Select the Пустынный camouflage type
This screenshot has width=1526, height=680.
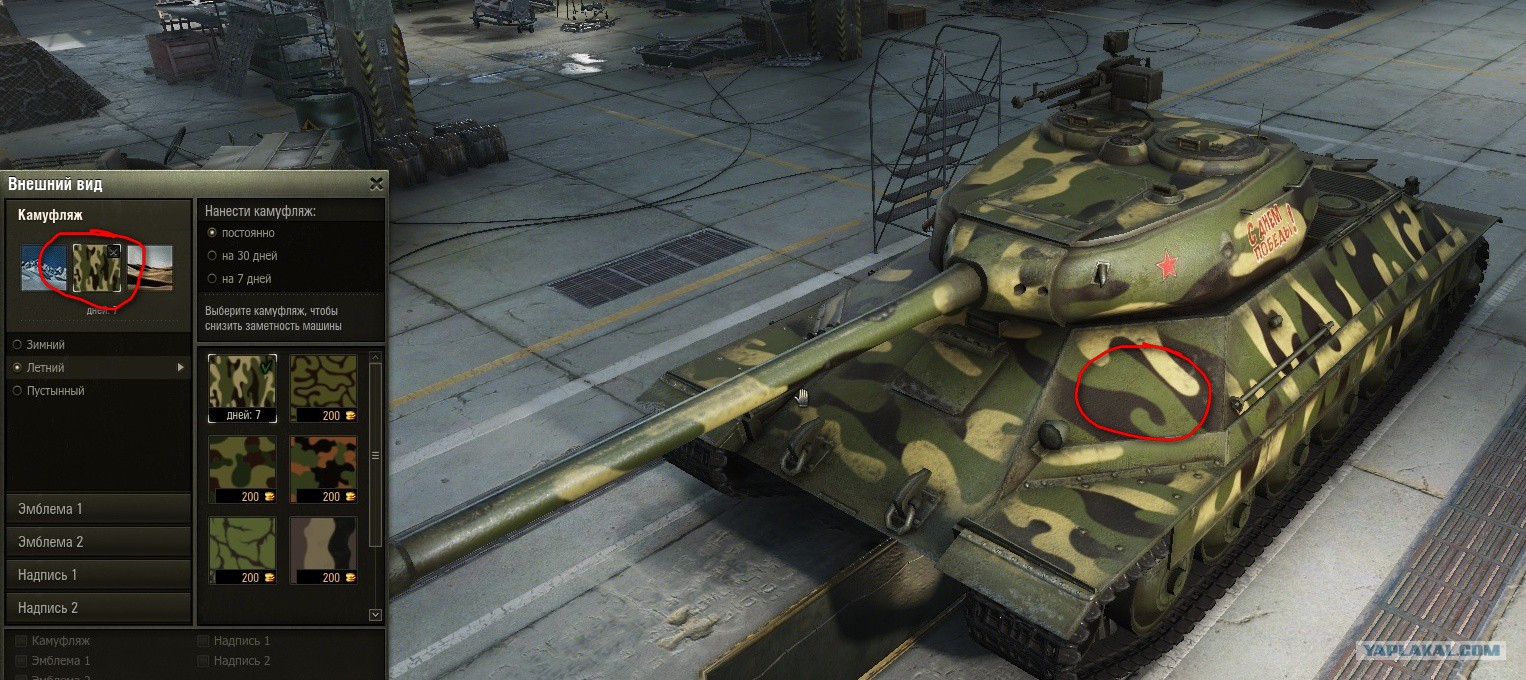pyautogui.click(x=17, y=391)
